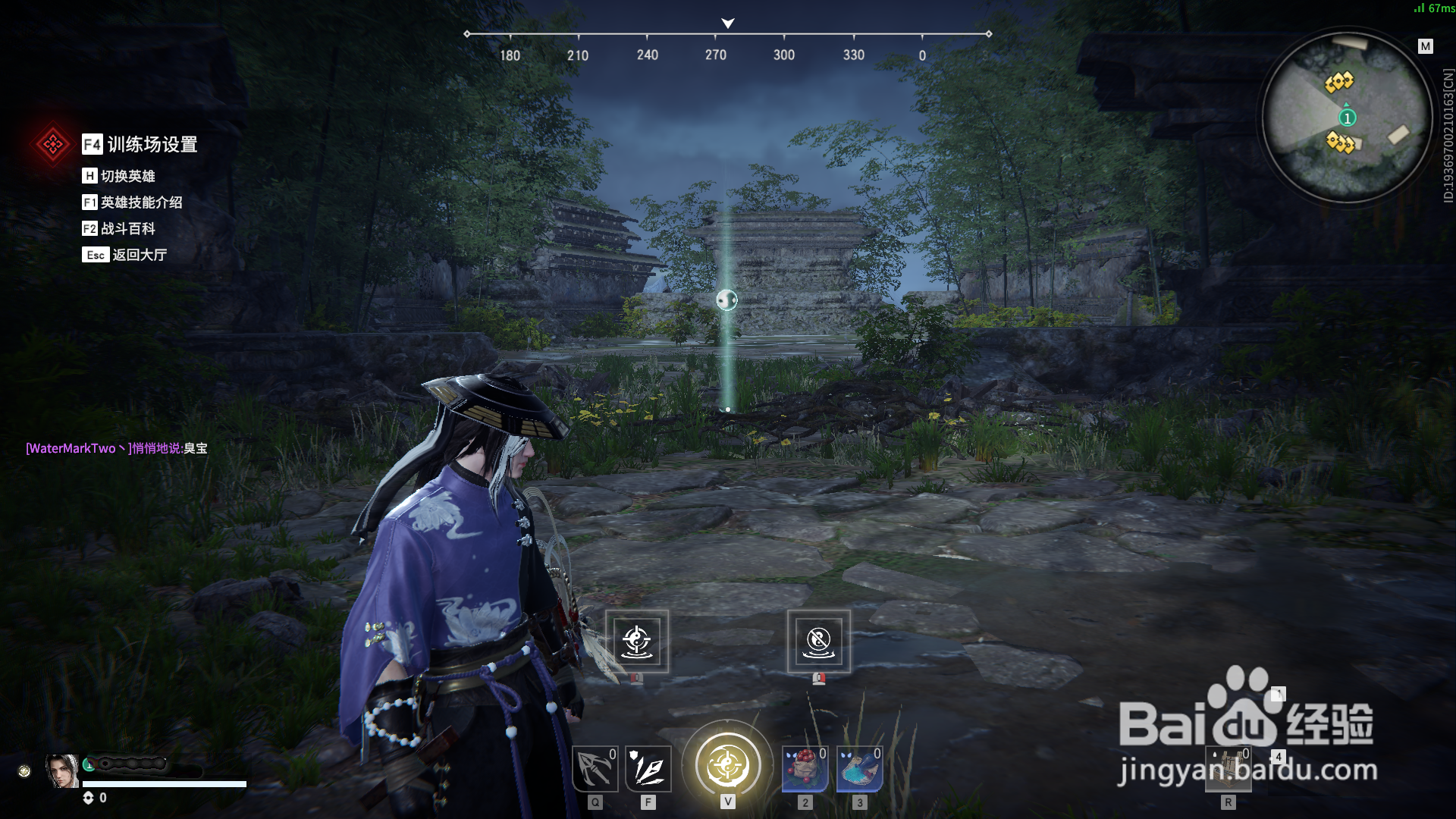Select the yin-yang crosshair marker icon

[x=637, y=642]
